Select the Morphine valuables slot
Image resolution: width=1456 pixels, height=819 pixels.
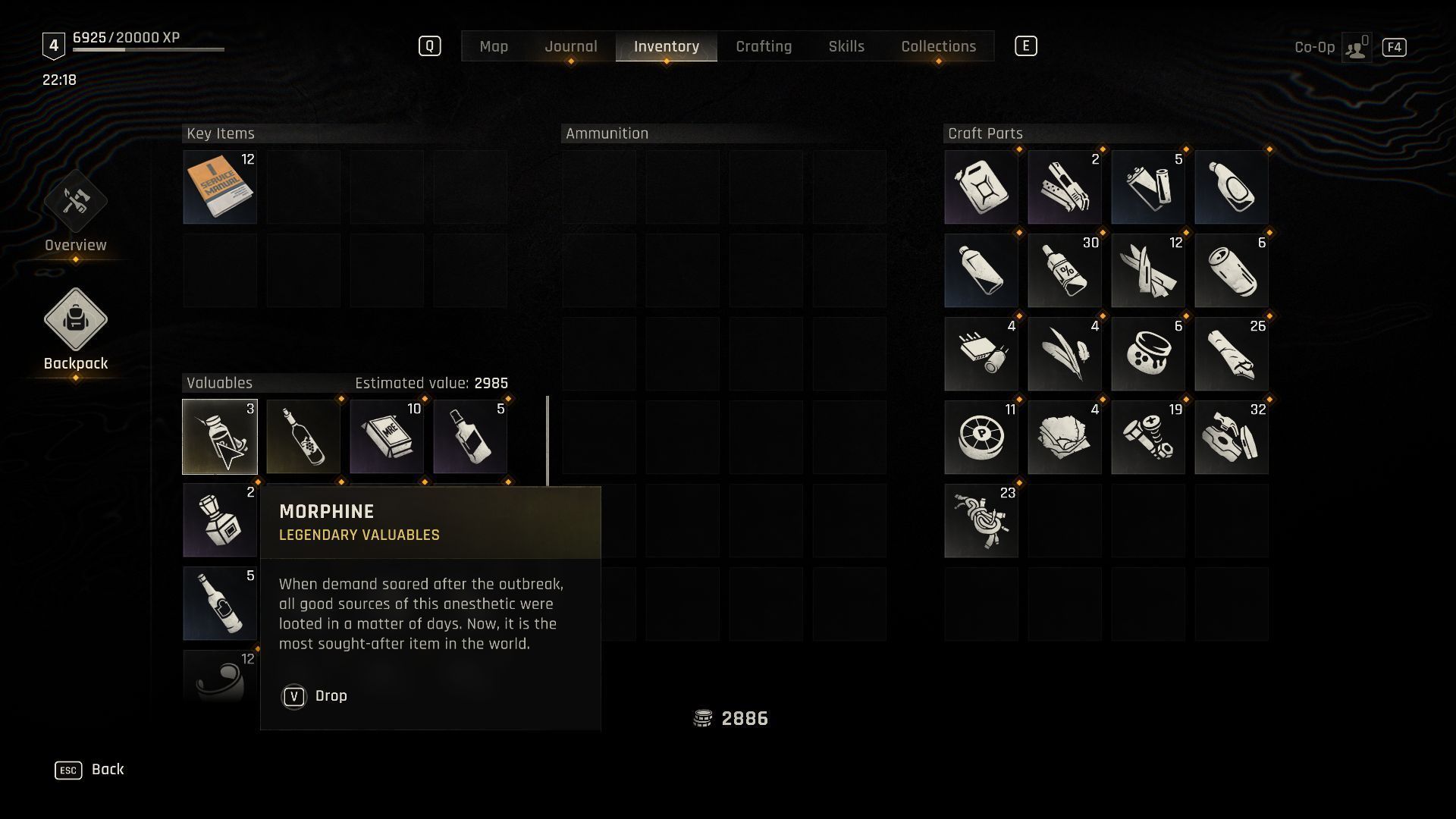[x=220, y=437]
